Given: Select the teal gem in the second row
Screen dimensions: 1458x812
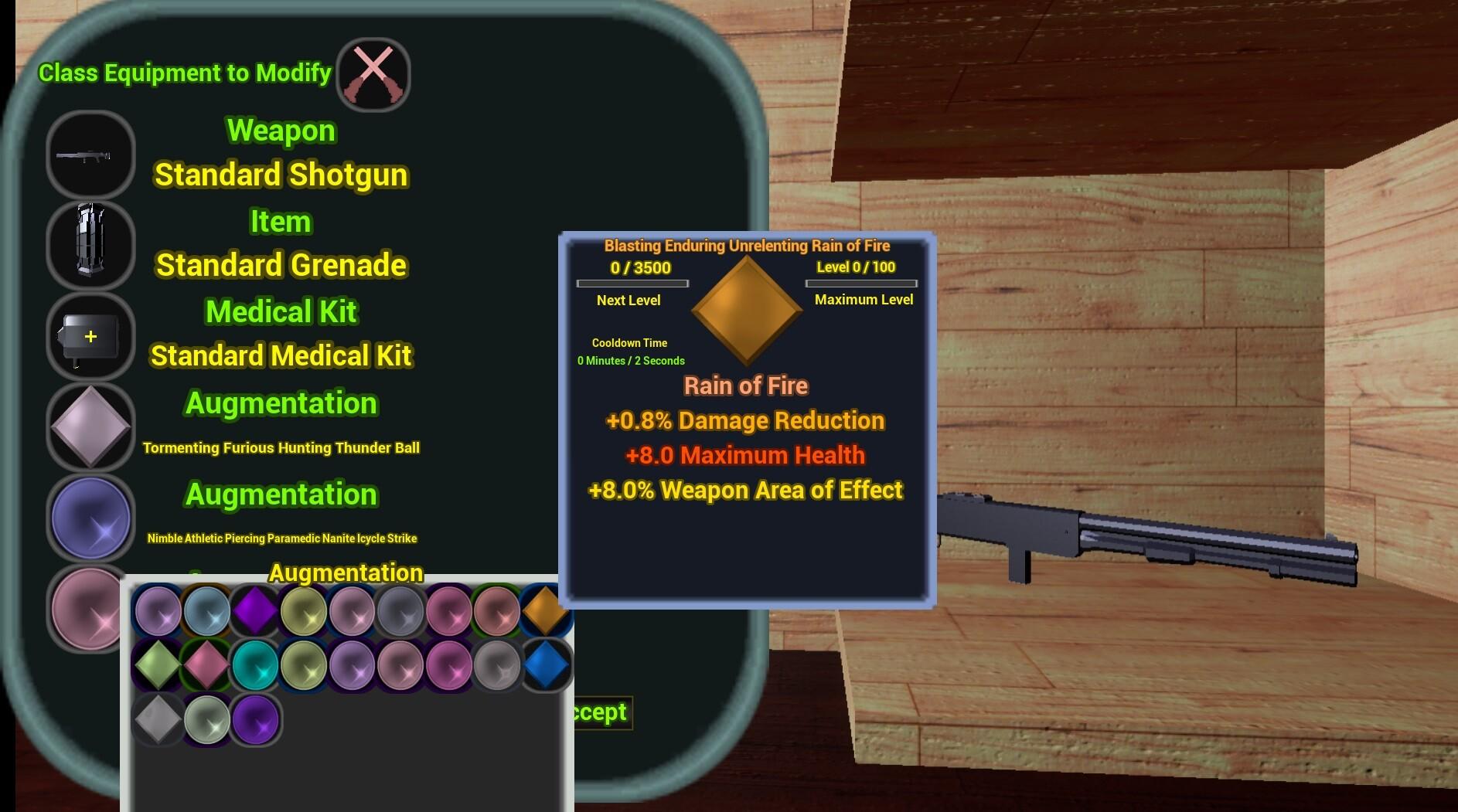Looking at the screenshot, I should [x=255, y=665].
